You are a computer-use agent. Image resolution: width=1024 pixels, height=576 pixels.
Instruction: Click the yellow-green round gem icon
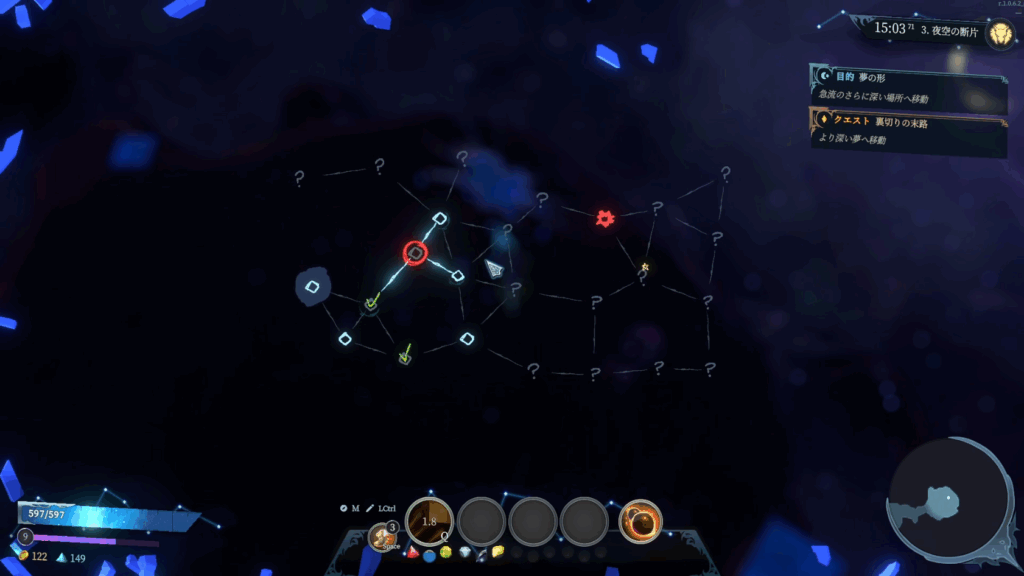446,553
